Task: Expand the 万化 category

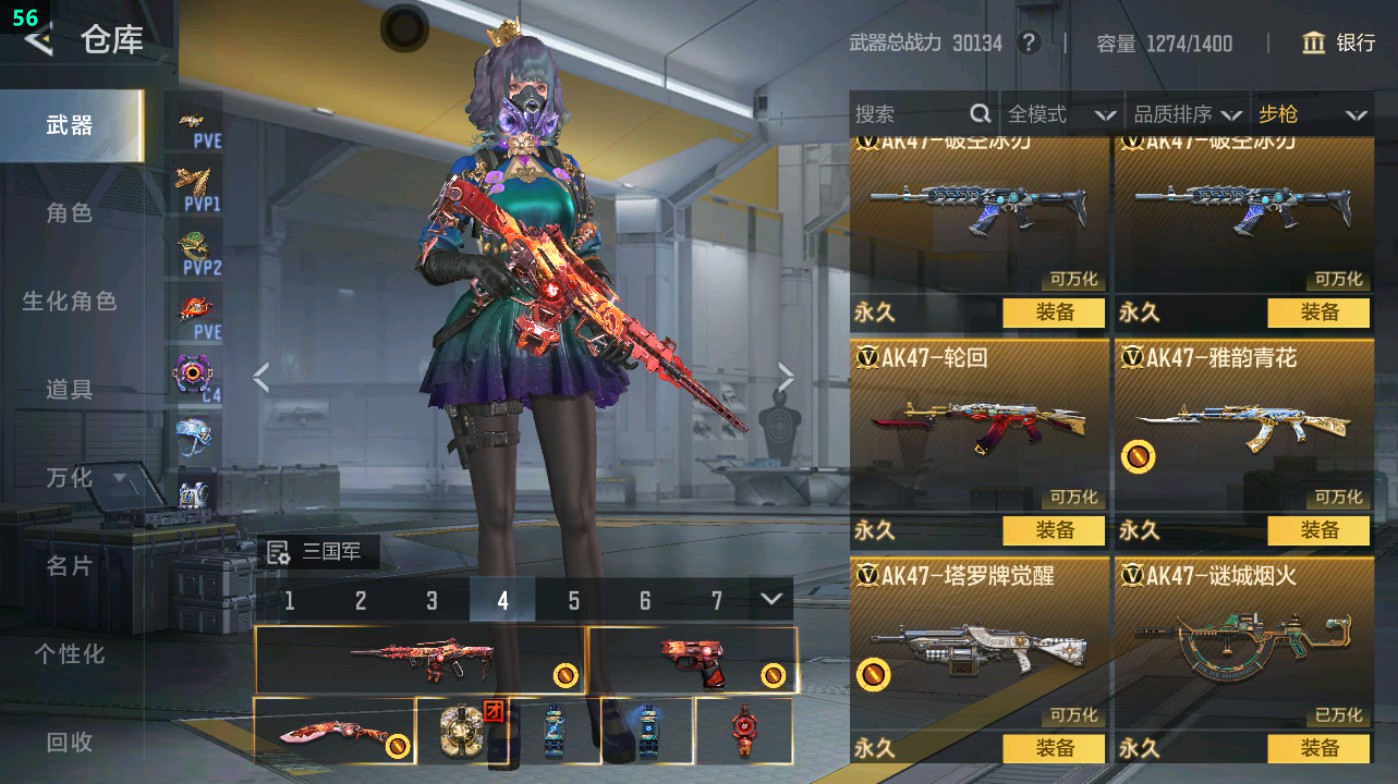Action: click(85, 478)
